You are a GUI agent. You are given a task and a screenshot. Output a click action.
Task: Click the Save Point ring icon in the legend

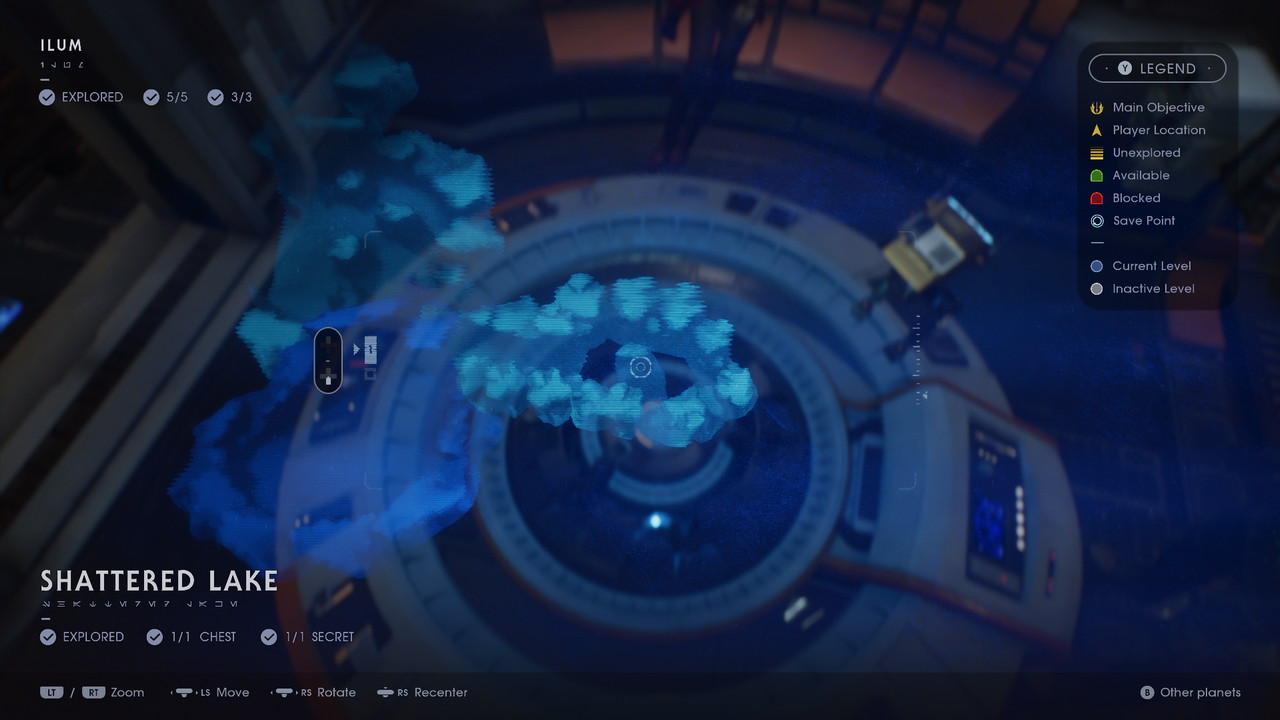1097,220
